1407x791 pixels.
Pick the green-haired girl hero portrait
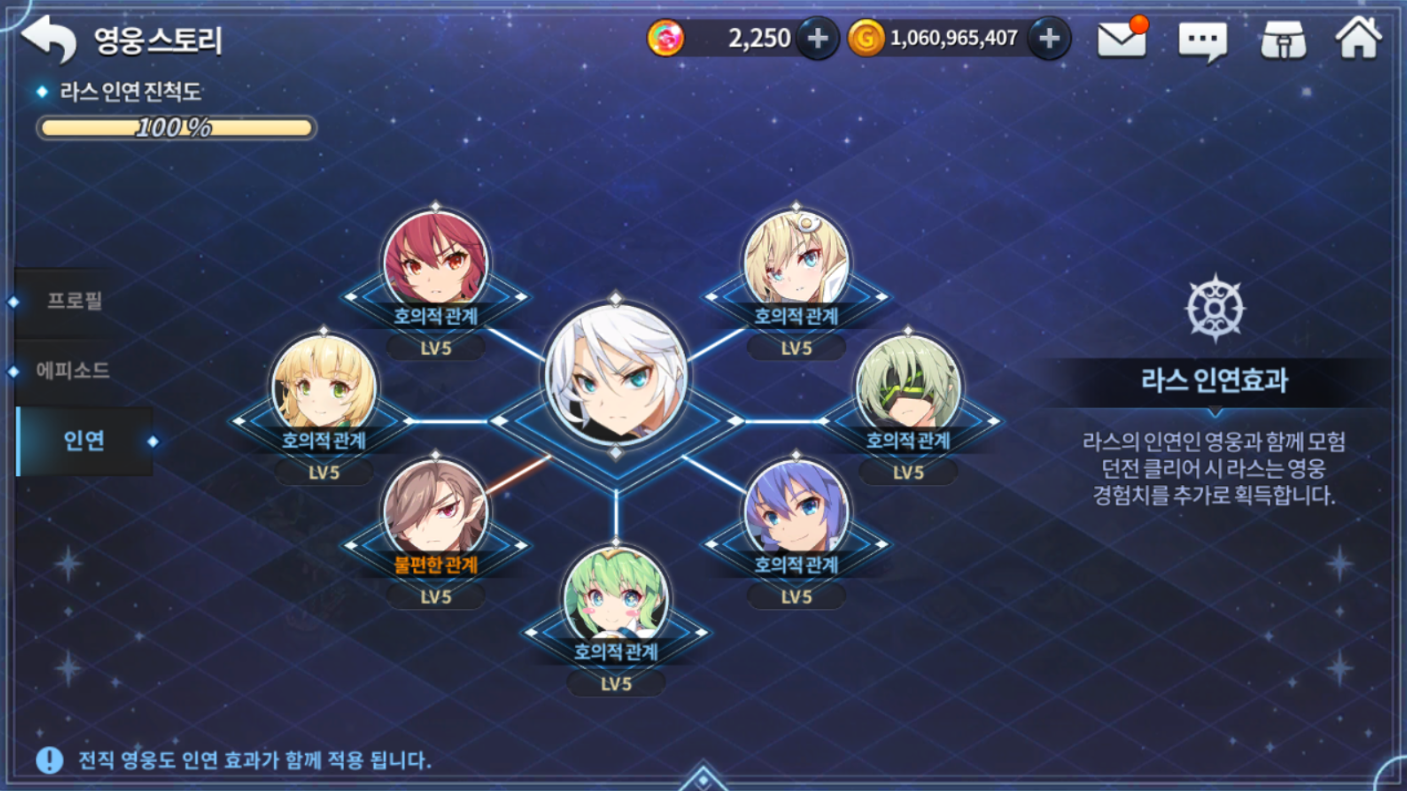point(615,596)
